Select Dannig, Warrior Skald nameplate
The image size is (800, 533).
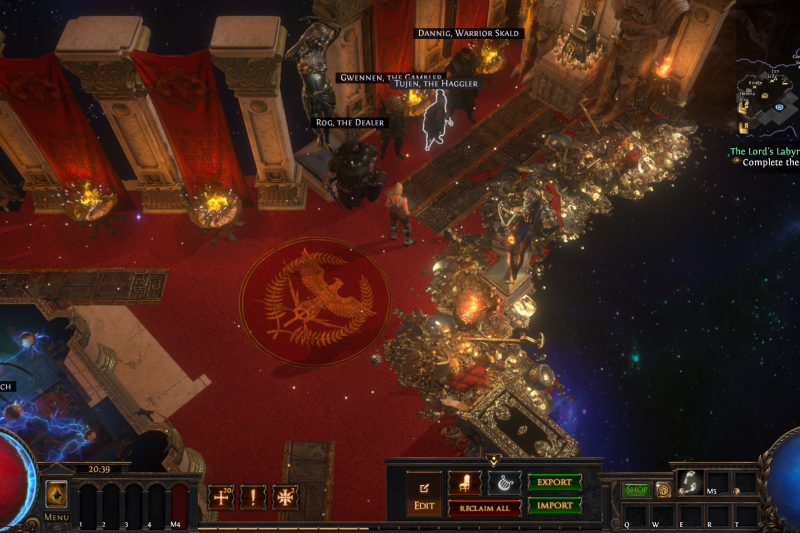tap(467, 34)
